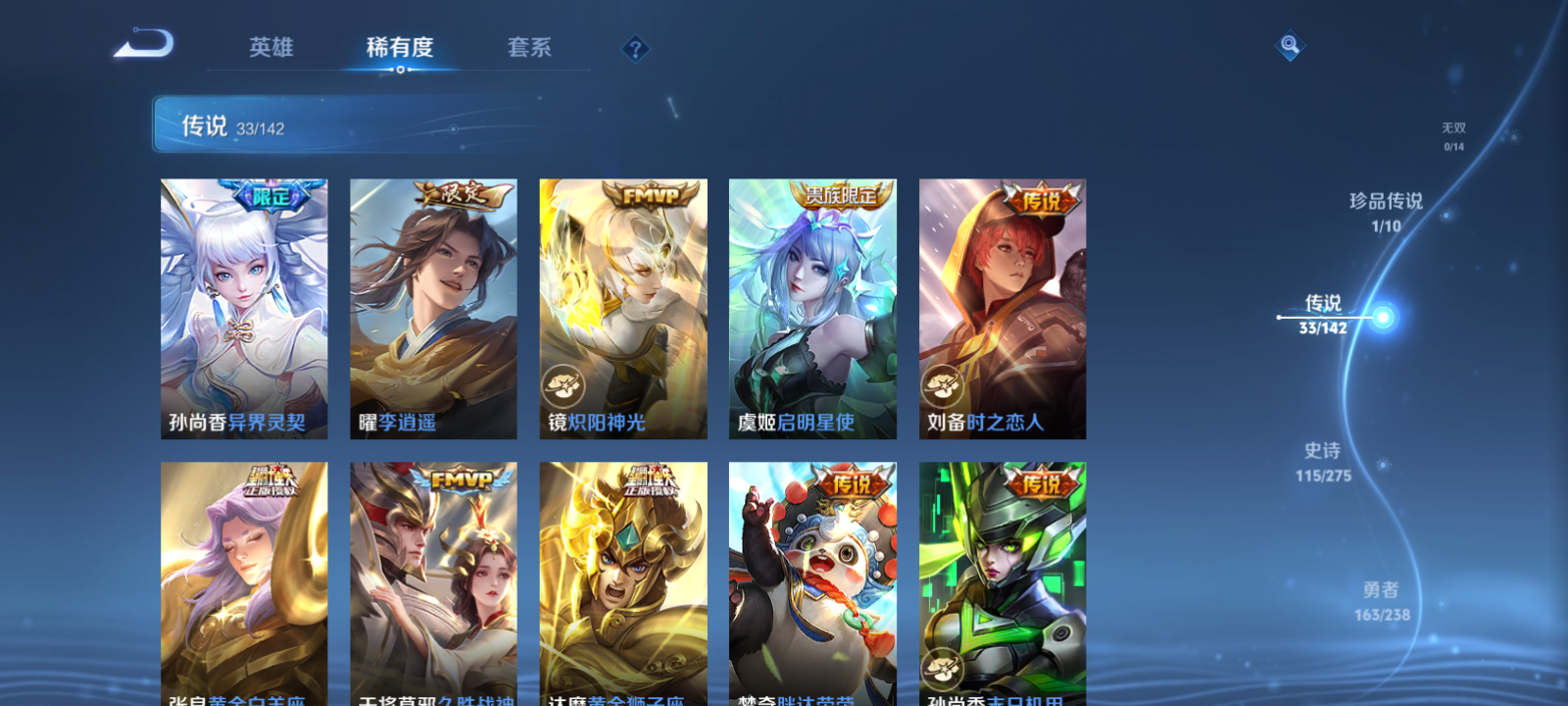Switch to the 套系 tab

click(529, 48)
